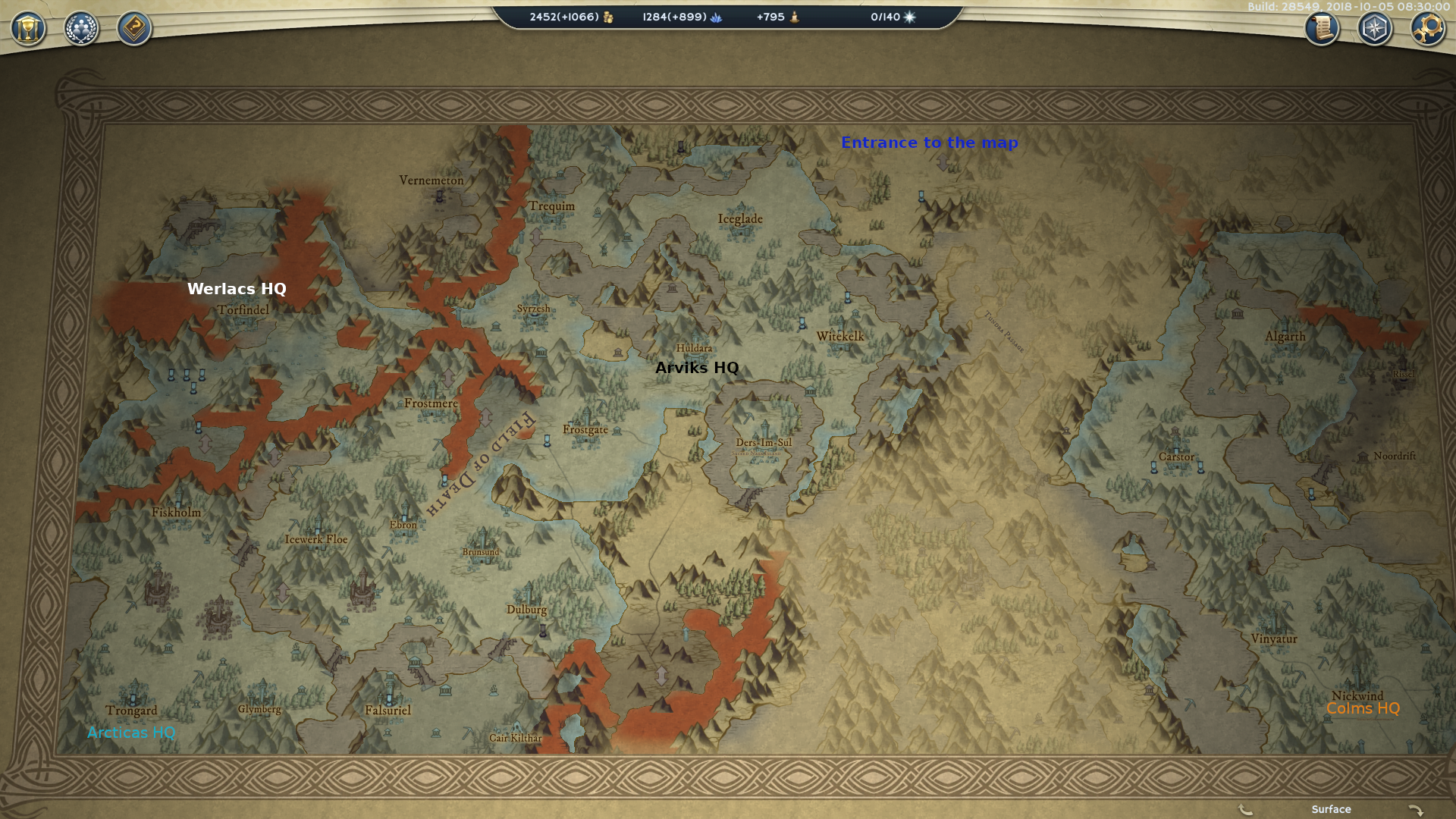Open the golden gears settings menu
Viewport: 1456px width, 819px height.
[1426, 29]
